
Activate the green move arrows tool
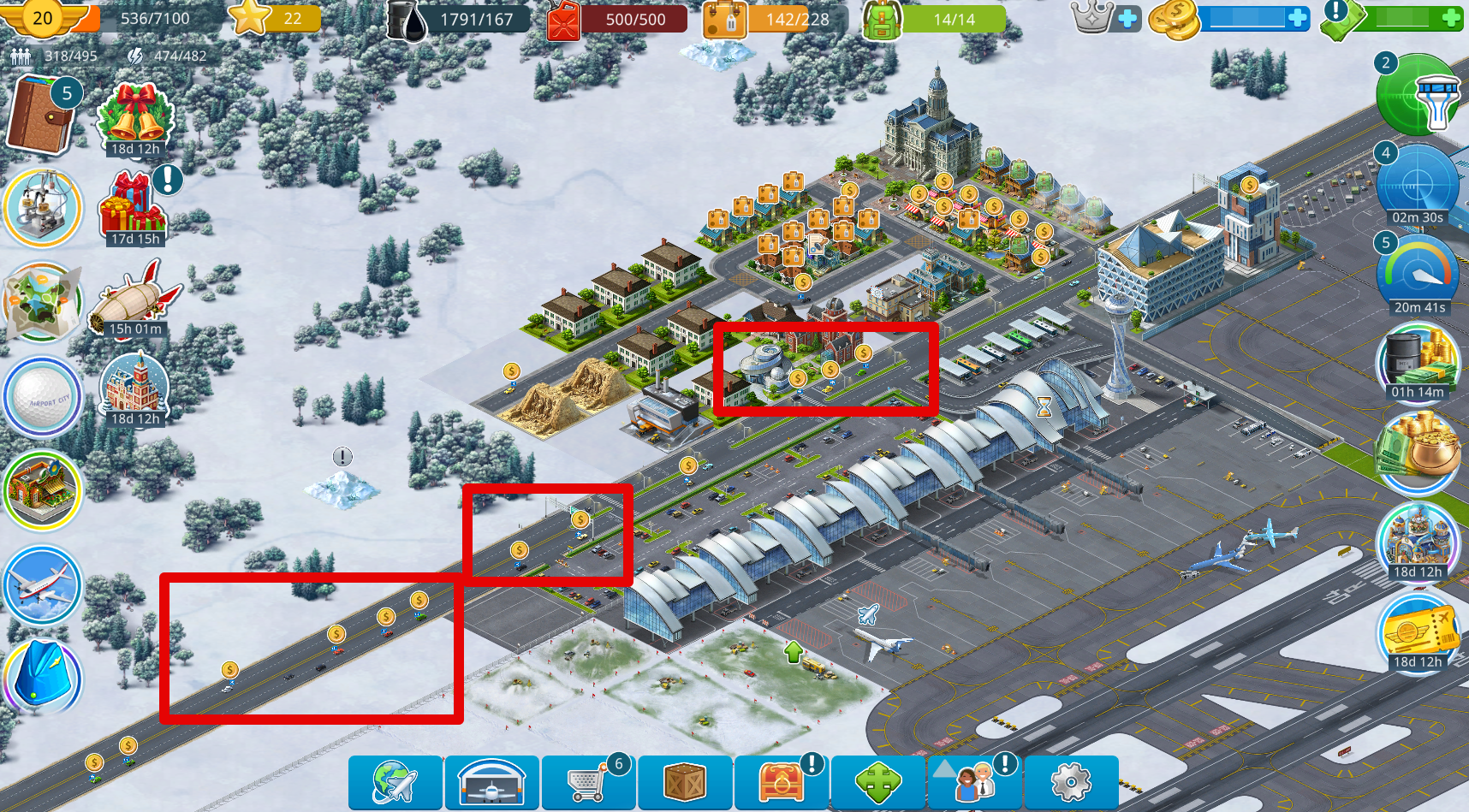point(878,782)
